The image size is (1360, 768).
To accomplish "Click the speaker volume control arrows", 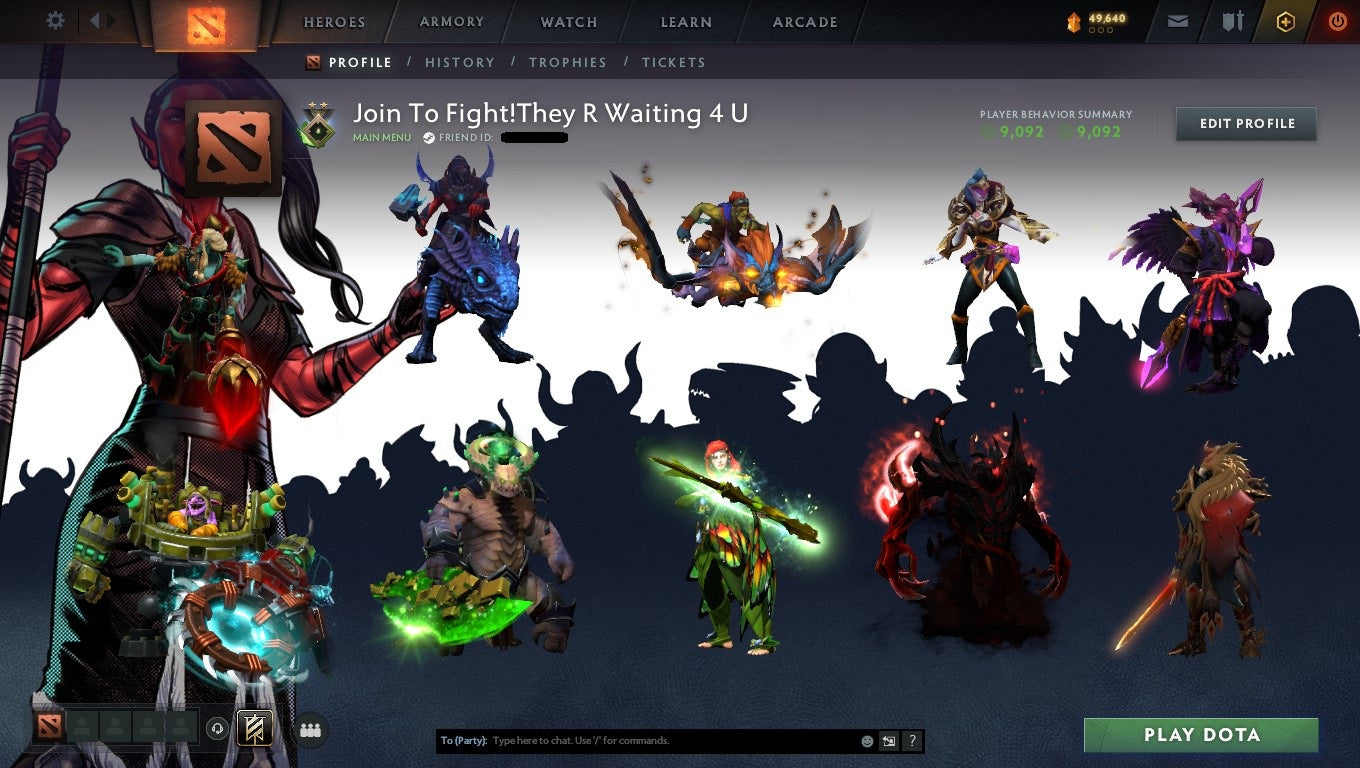I will [95, 20].
